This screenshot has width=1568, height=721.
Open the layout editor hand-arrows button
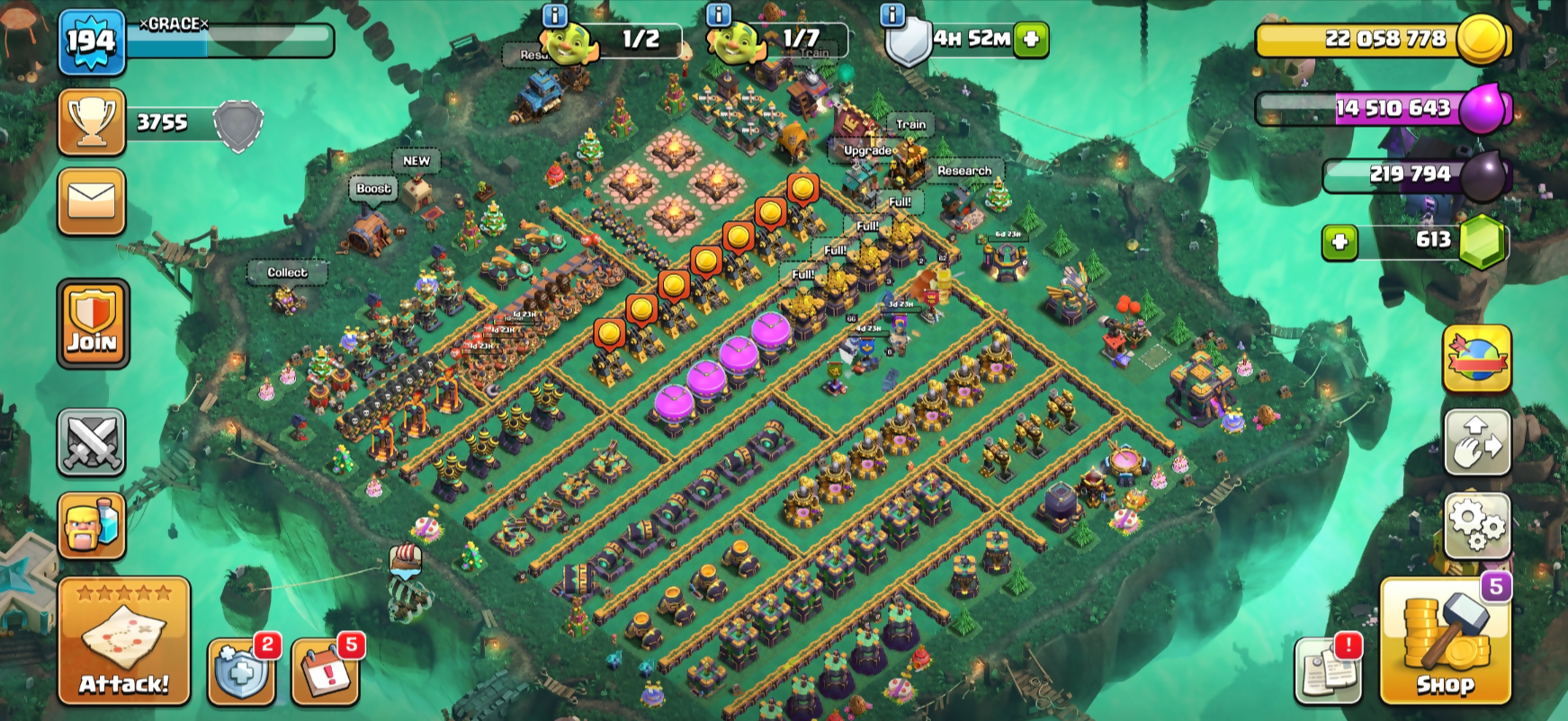1477,442
